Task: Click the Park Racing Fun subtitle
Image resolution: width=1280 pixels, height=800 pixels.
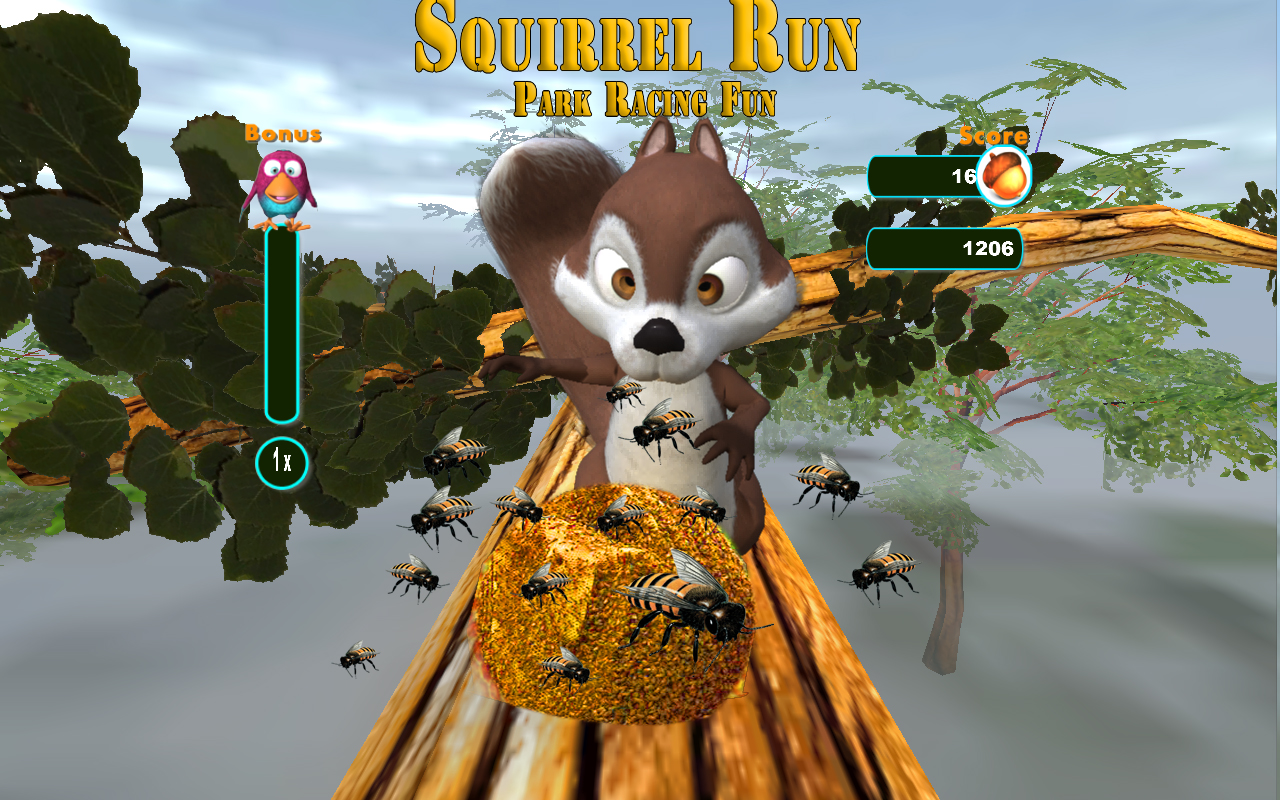Action: [x=643, y=97]
